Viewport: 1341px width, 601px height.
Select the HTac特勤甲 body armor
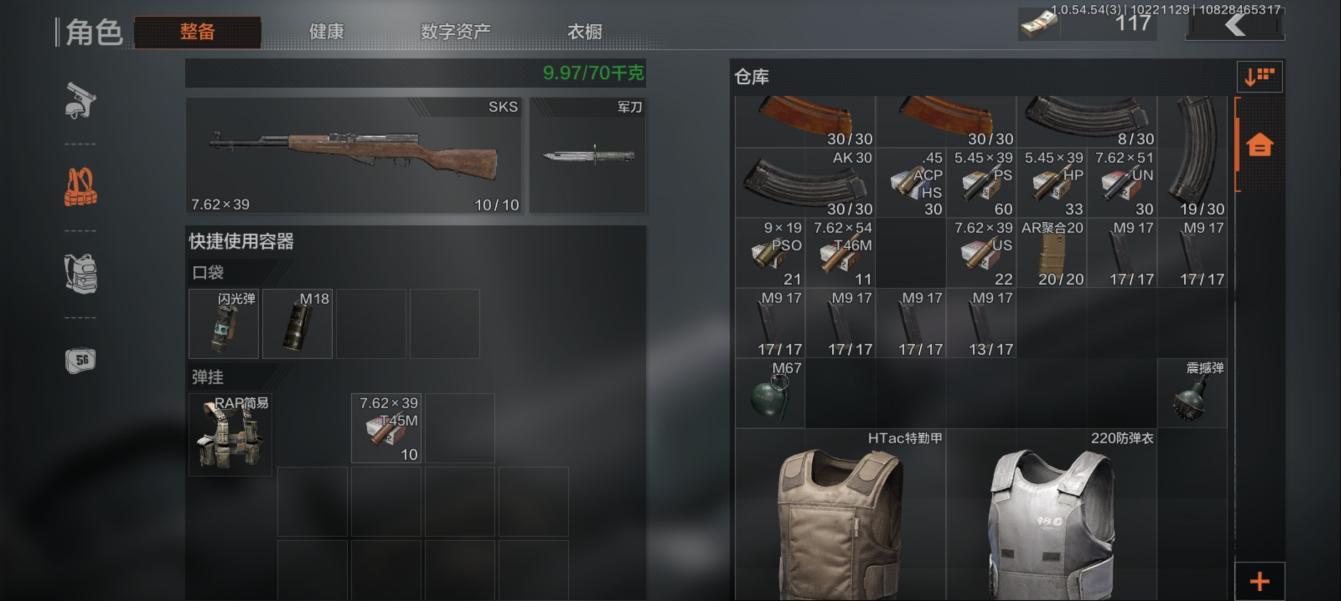(x=840, y=515)
